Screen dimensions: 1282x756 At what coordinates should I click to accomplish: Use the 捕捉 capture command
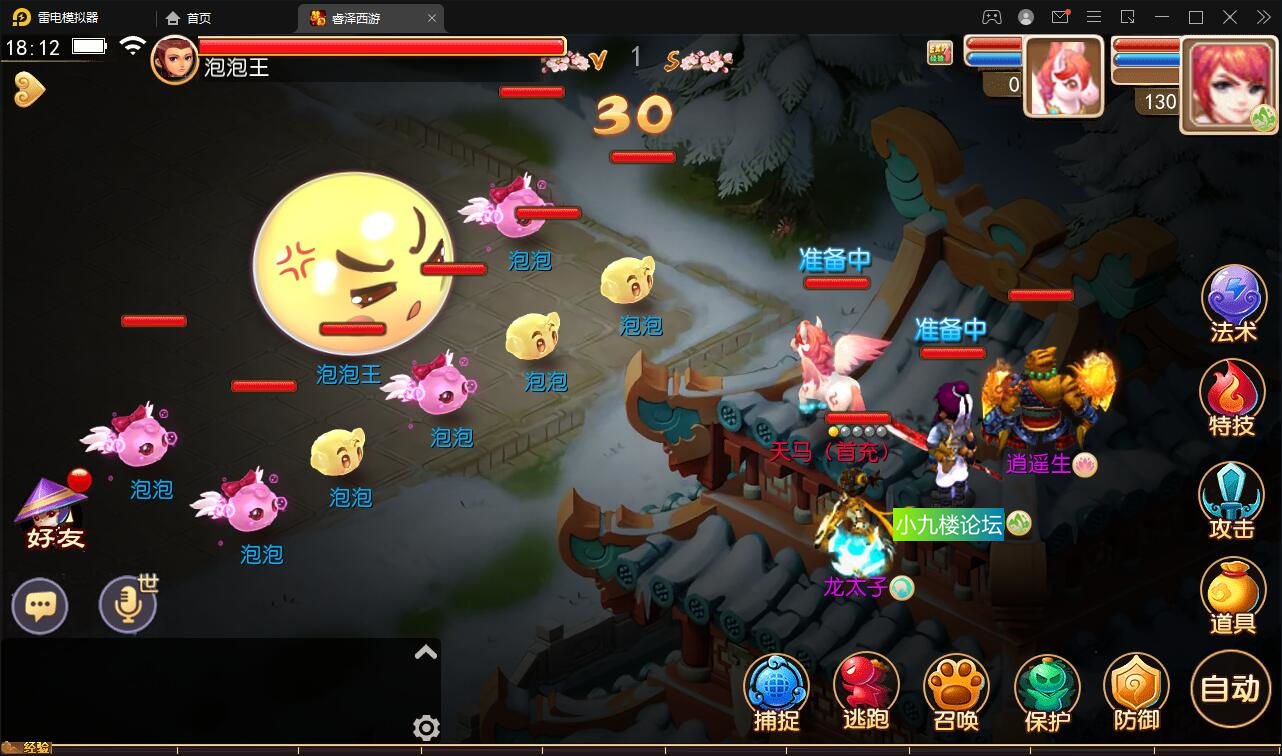pyautogui.click(x=777, y=692)
